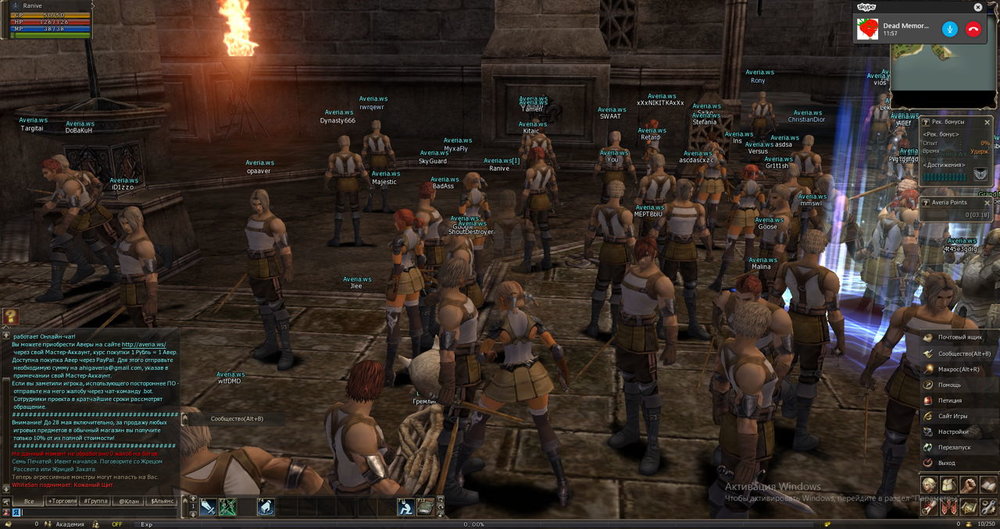Screen dimensions: 1000x529
Task: Choose Перезапуск to restart
Action: pyautogui.click(x=957, y=447)
